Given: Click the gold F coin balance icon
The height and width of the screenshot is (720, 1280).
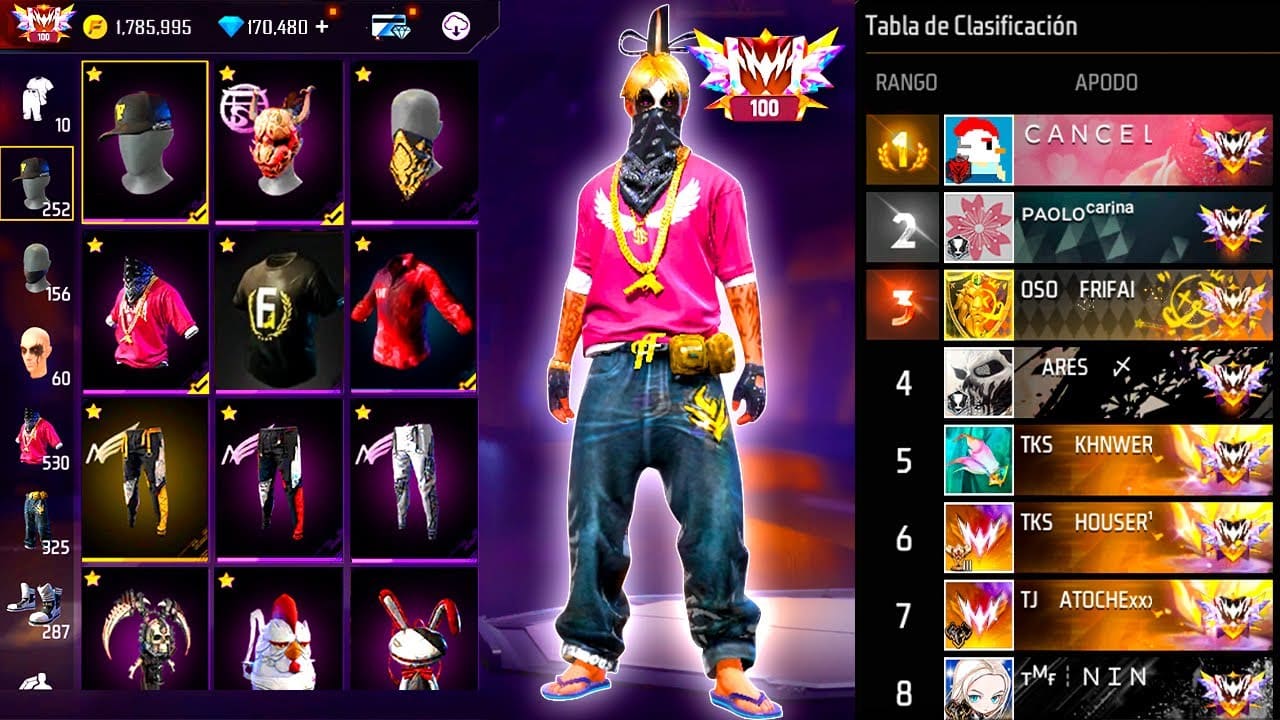Looking at the screenshot, I should [x=94, y=27].
